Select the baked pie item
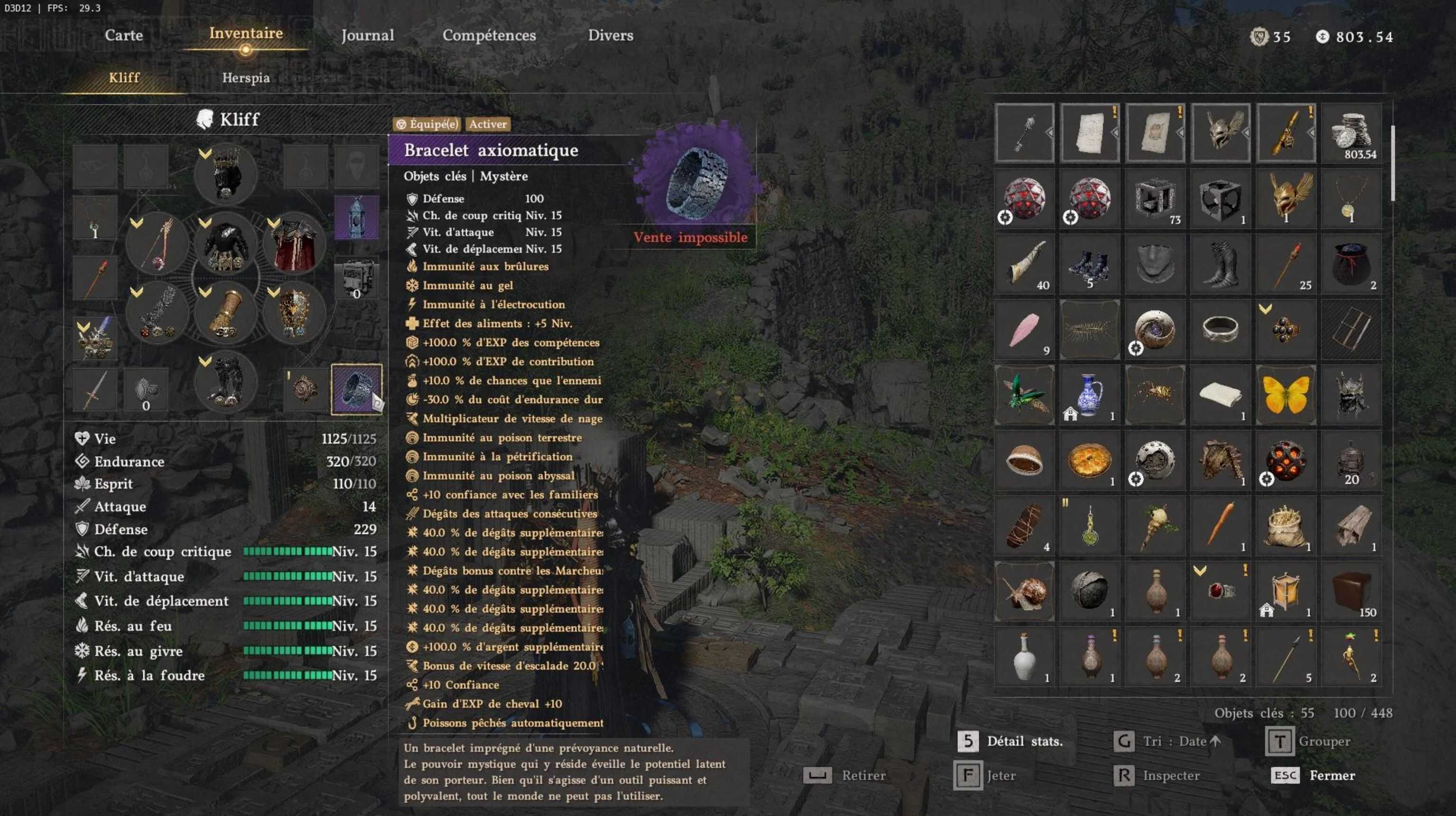1456x816 pixels. tap(1089, 460)
